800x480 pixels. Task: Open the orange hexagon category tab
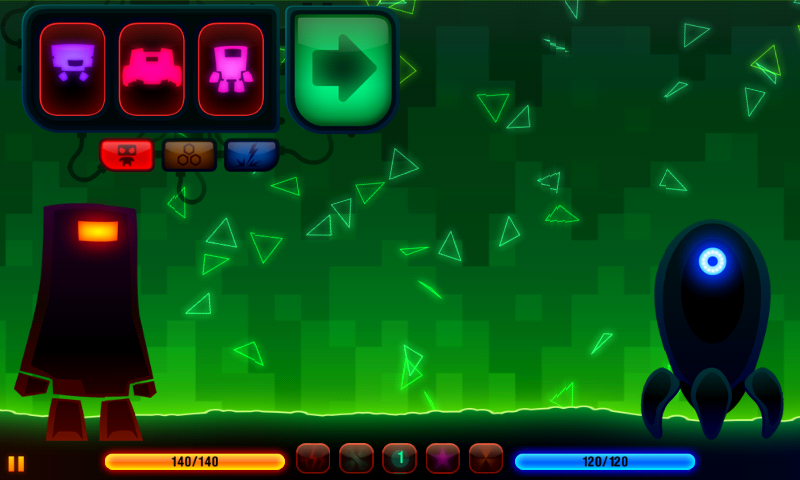(x=189, y=155)
